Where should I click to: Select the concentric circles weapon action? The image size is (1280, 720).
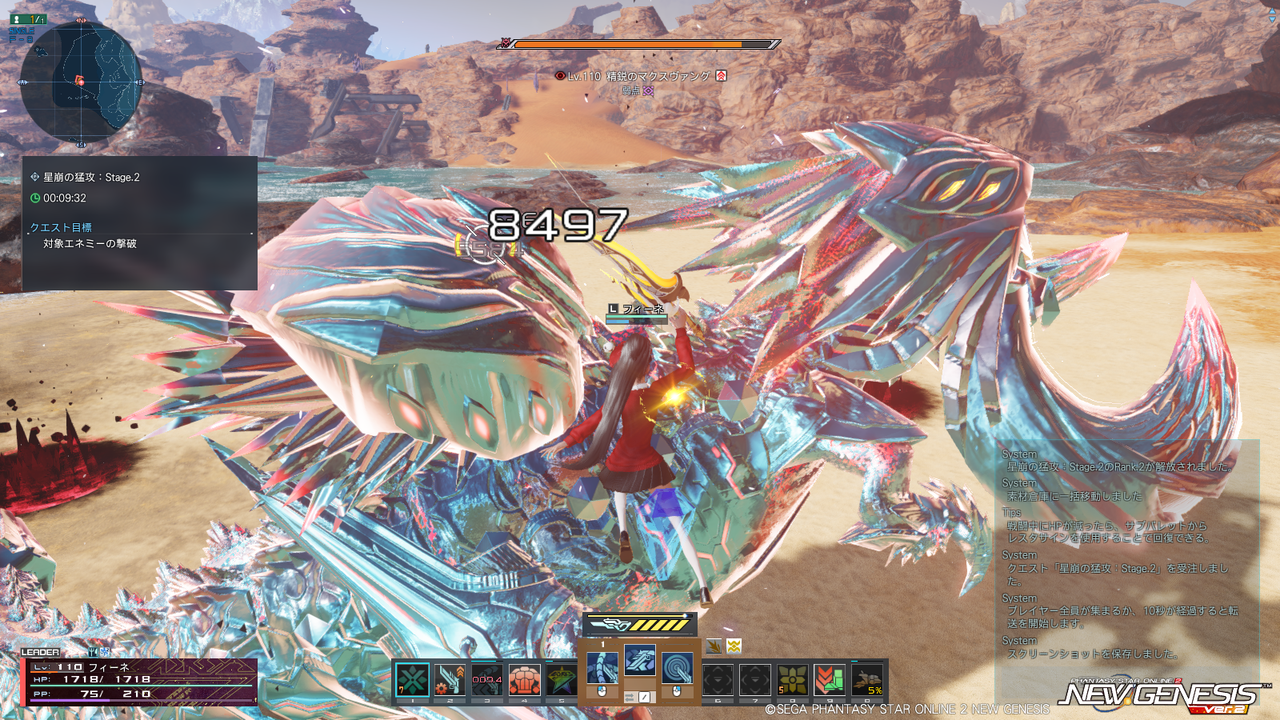click(678, 668)
